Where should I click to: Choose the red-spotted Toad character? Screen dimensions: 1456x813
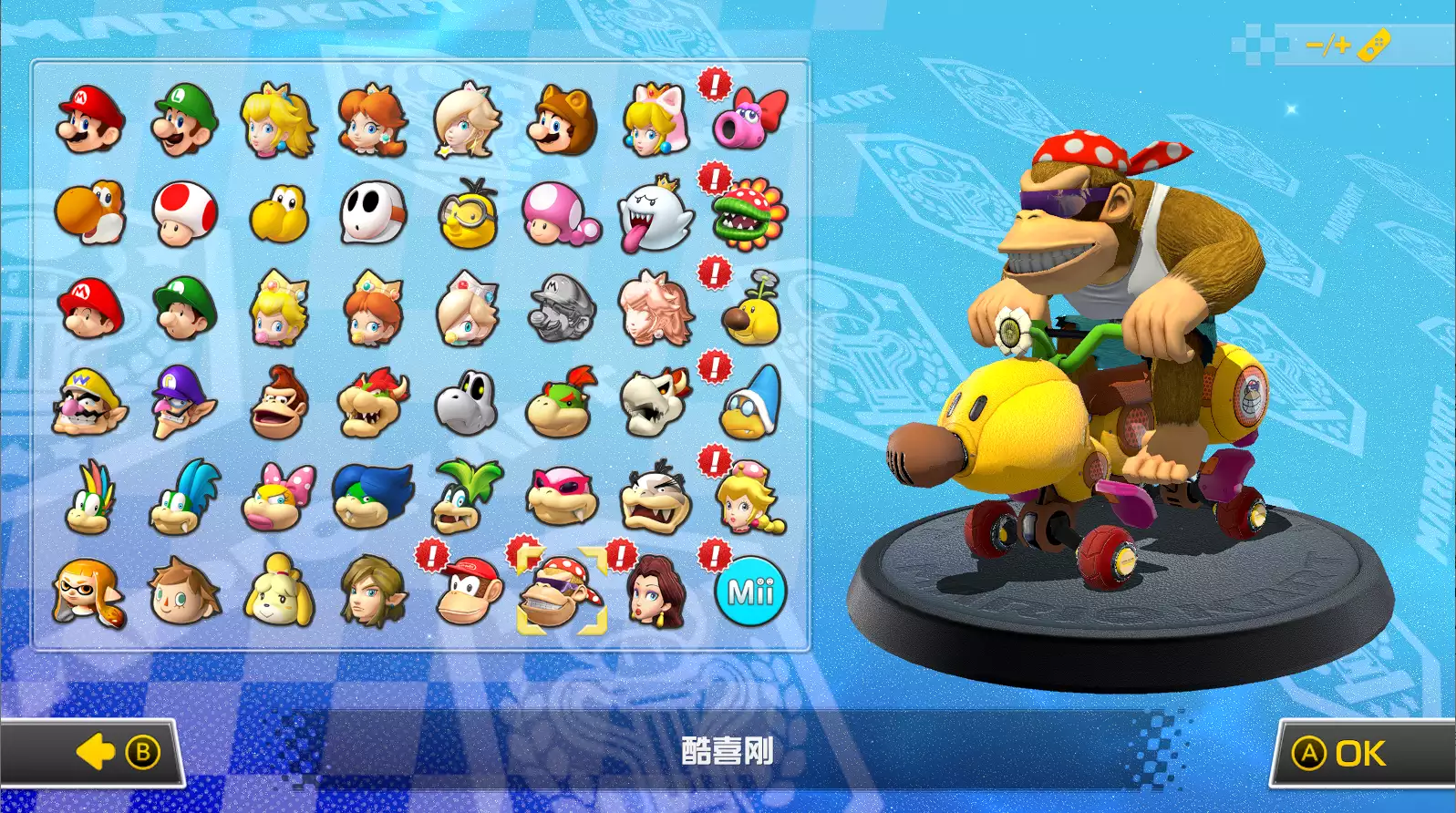pyautogui.click(x=185, y=214)
